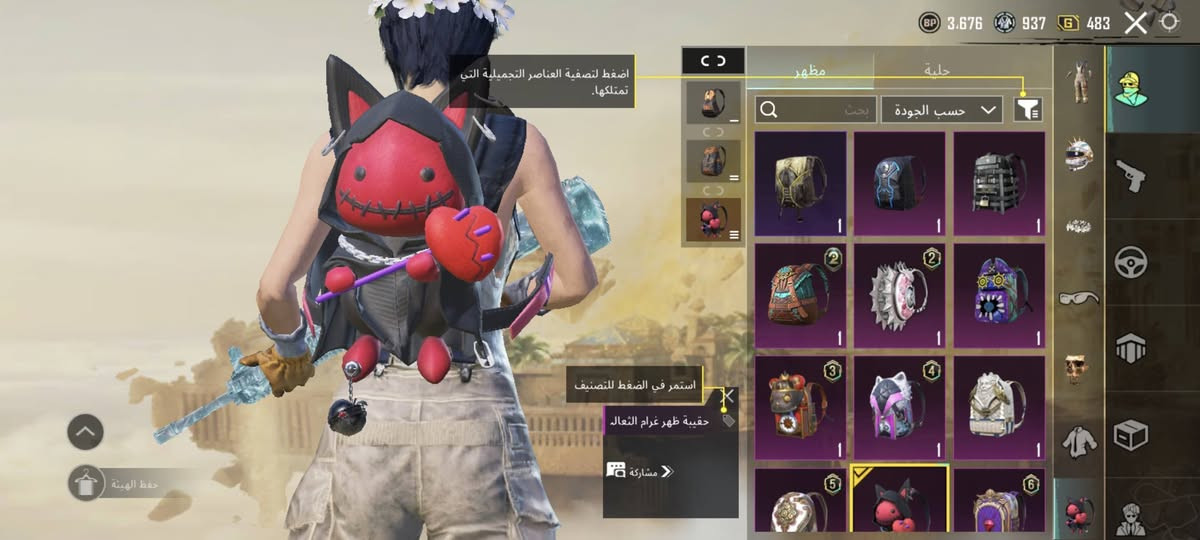
Task: Show the sunglasses accessory slot
Action: coord(1078,298)
